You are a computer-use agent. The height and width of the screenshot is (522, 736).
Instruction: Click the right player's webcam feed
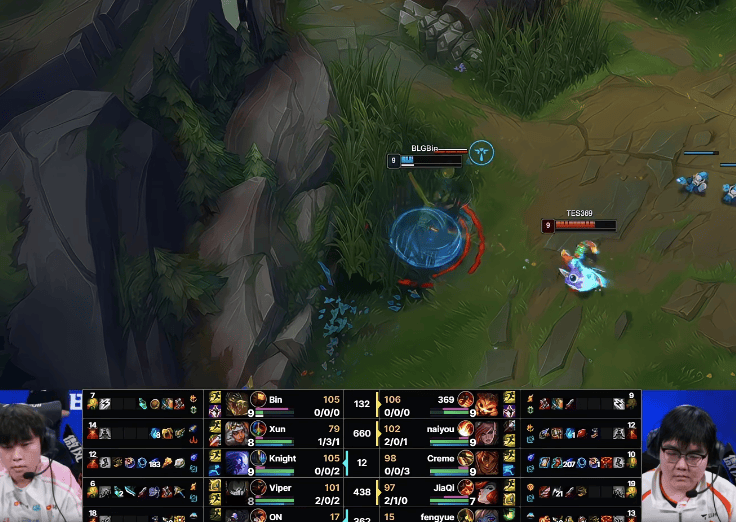point(688,456)
